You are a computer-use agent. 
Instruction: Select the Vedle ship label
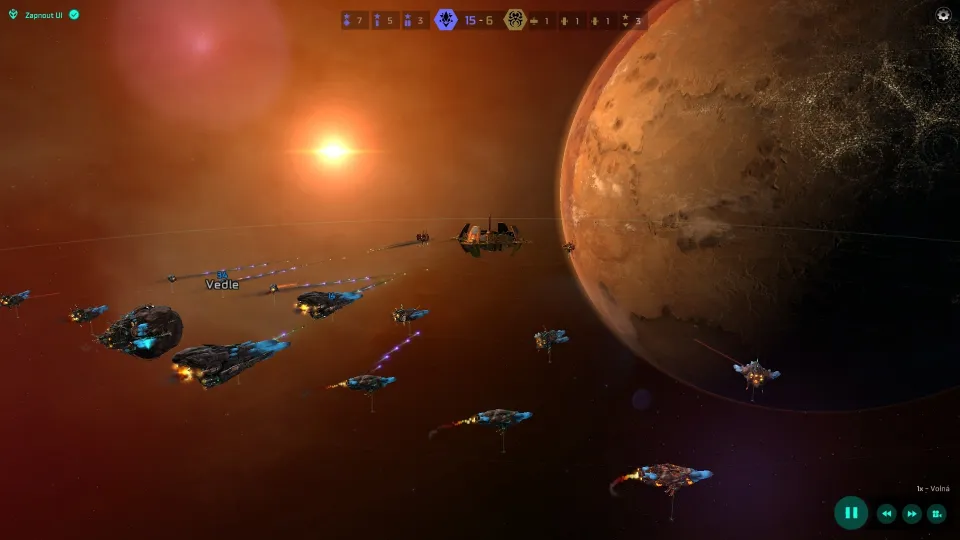[222, 285]
